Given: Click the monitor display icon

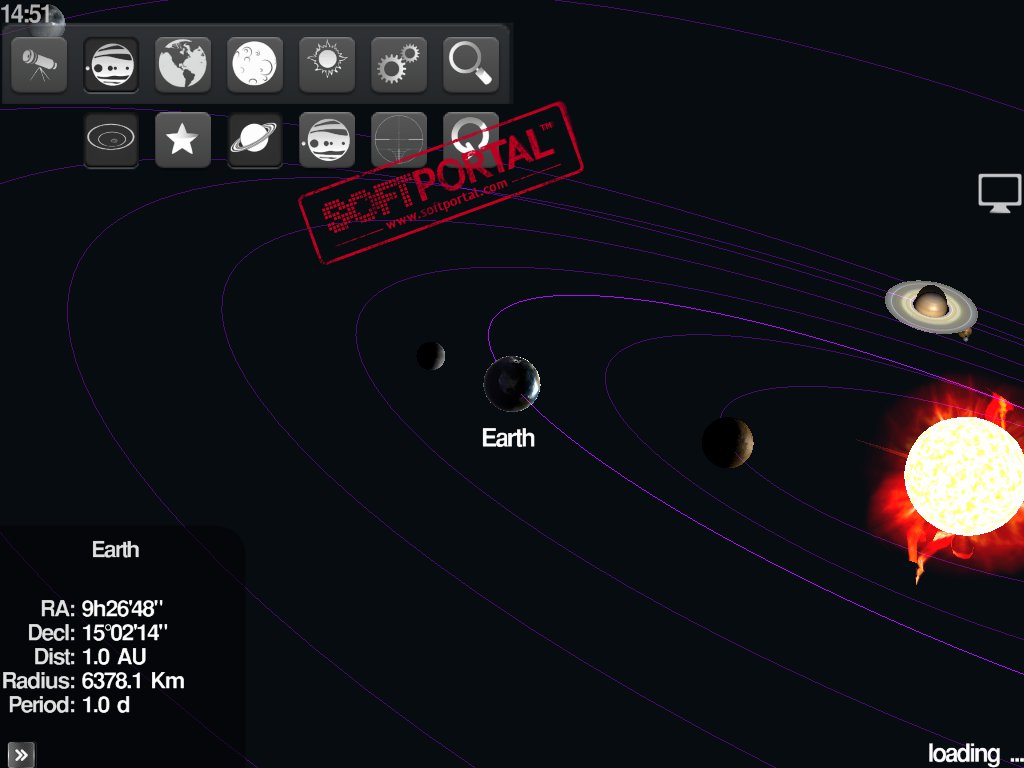Looking at the screenshot, I should tap(999, 192).
